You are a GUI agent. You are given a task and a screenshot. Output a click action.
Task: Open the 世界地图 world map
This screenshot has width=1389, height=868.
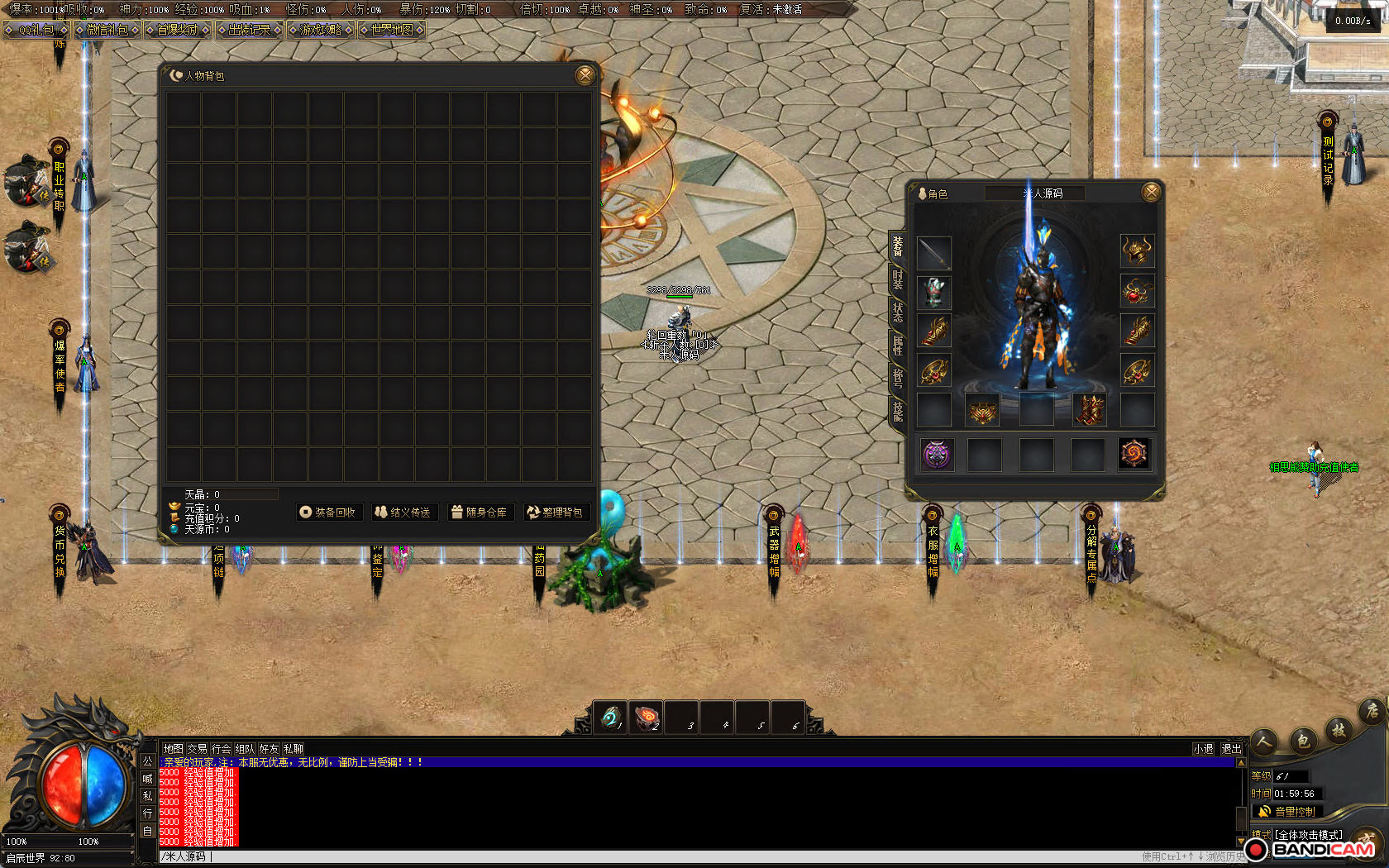(392, 30)
